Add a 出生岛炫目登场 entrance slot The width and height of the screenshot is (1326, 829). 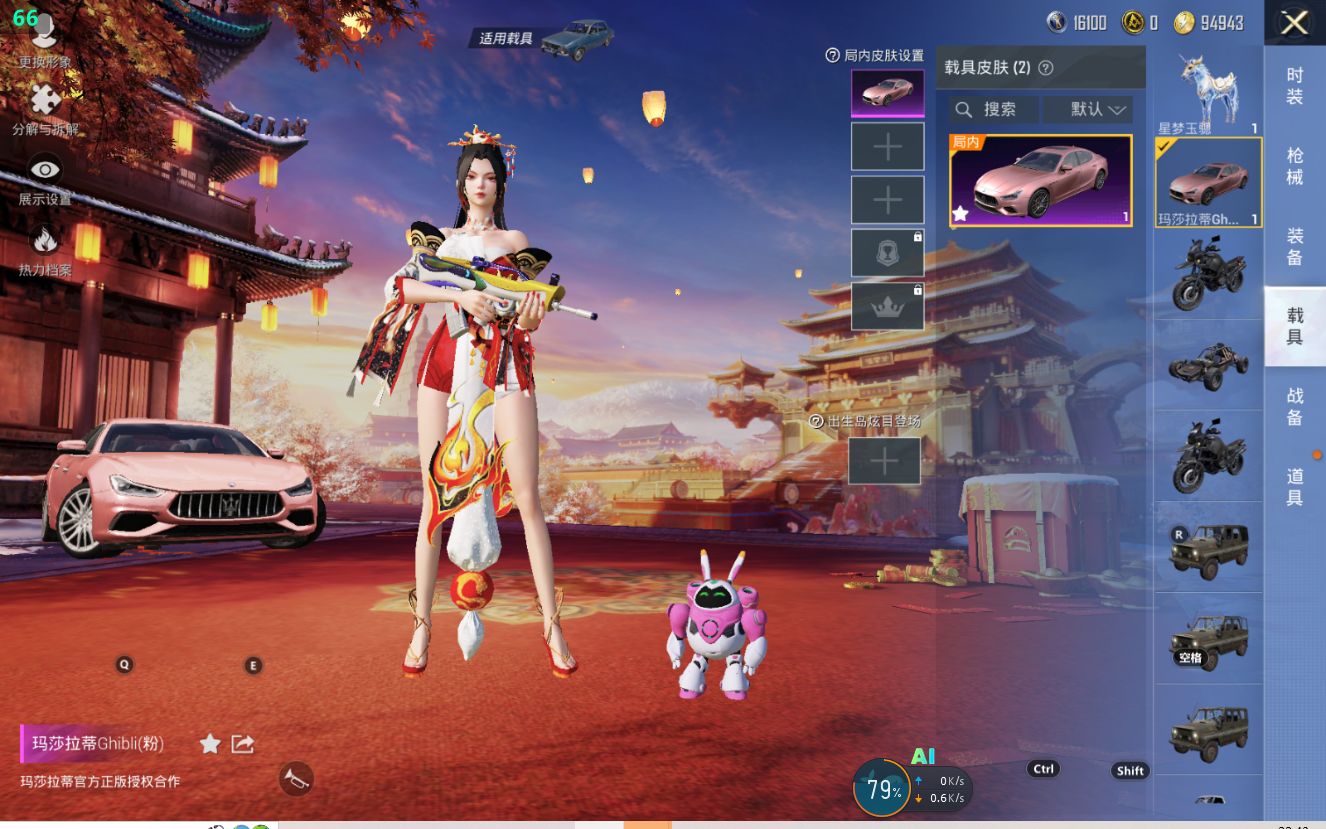884,461
